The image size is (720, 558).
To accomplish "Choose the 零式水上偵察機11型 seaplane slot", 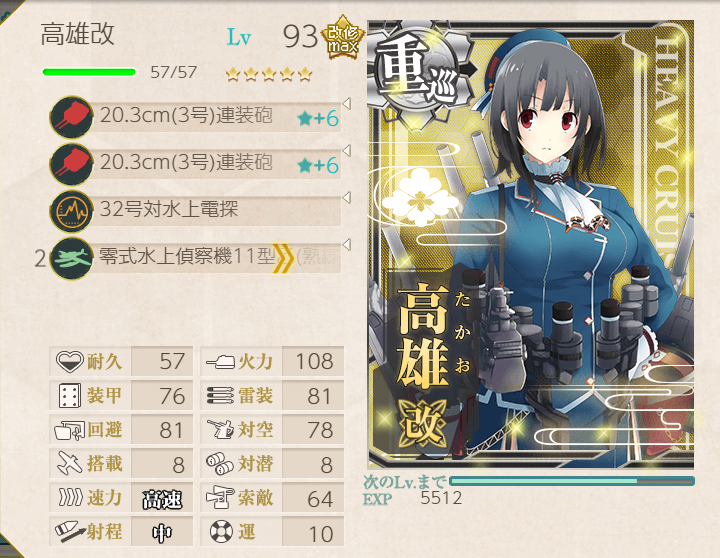I will (x=195, y=257).
